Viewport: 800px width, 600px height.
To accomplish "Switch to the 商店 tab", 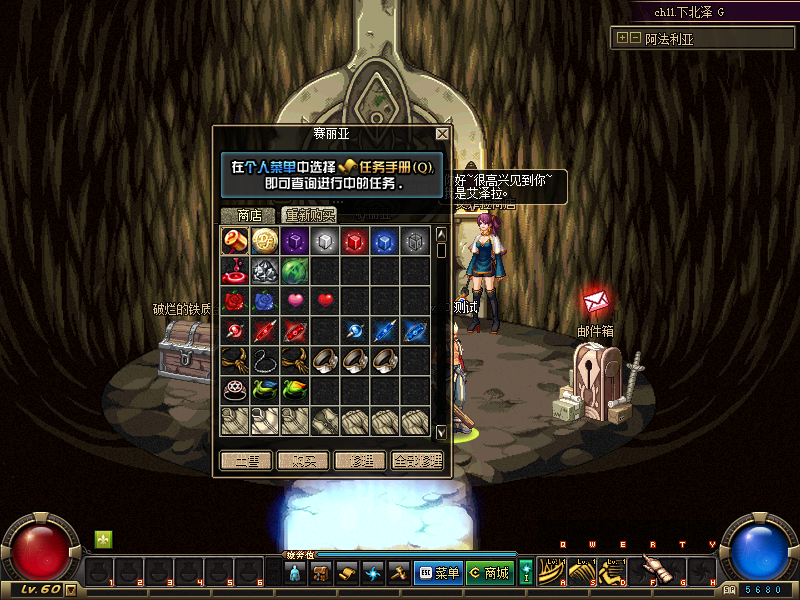I will point(249,215).
